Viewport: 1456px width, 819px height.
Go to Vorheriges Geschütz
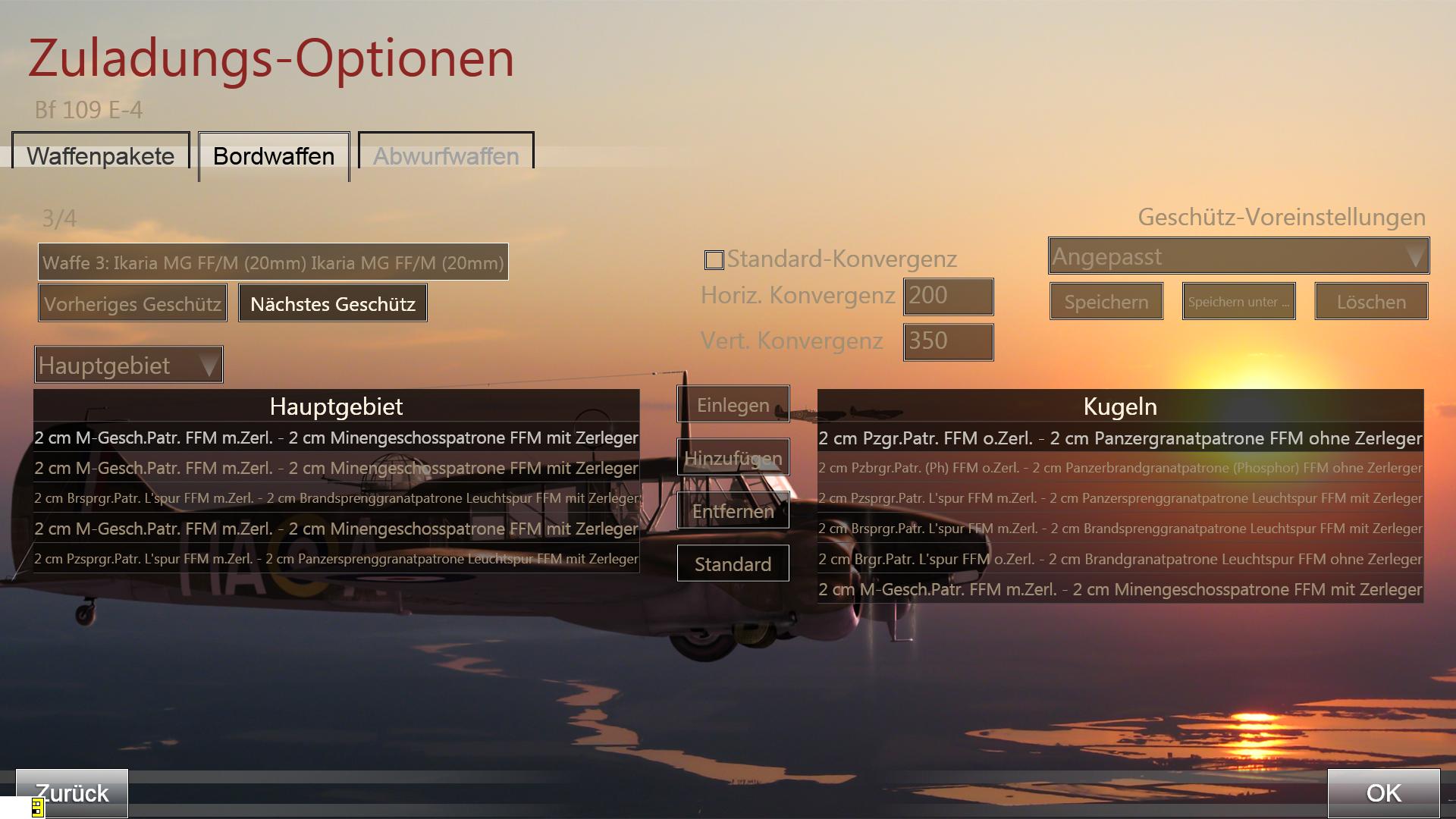tap(133, 303)
